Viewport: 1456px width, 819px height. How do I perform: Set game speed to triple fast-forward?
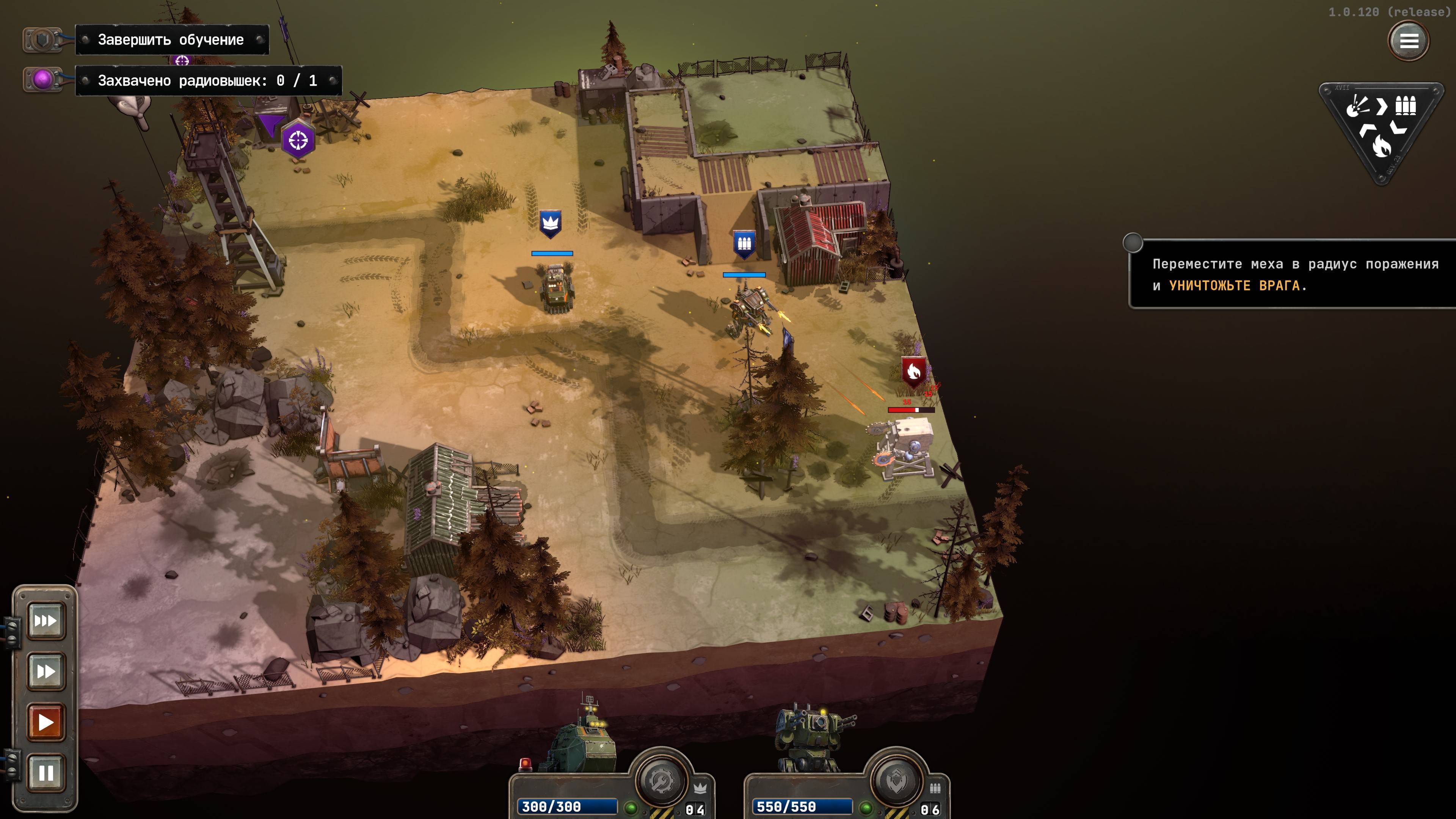coord(46,621)
